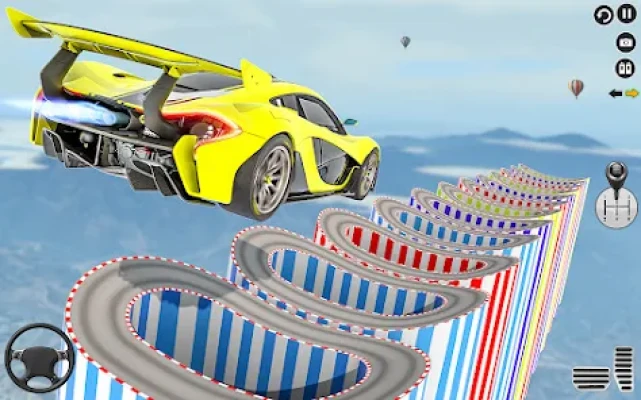Tap the steering wheel control
This screenshot has width=641, height=400.
coord(38,358)
